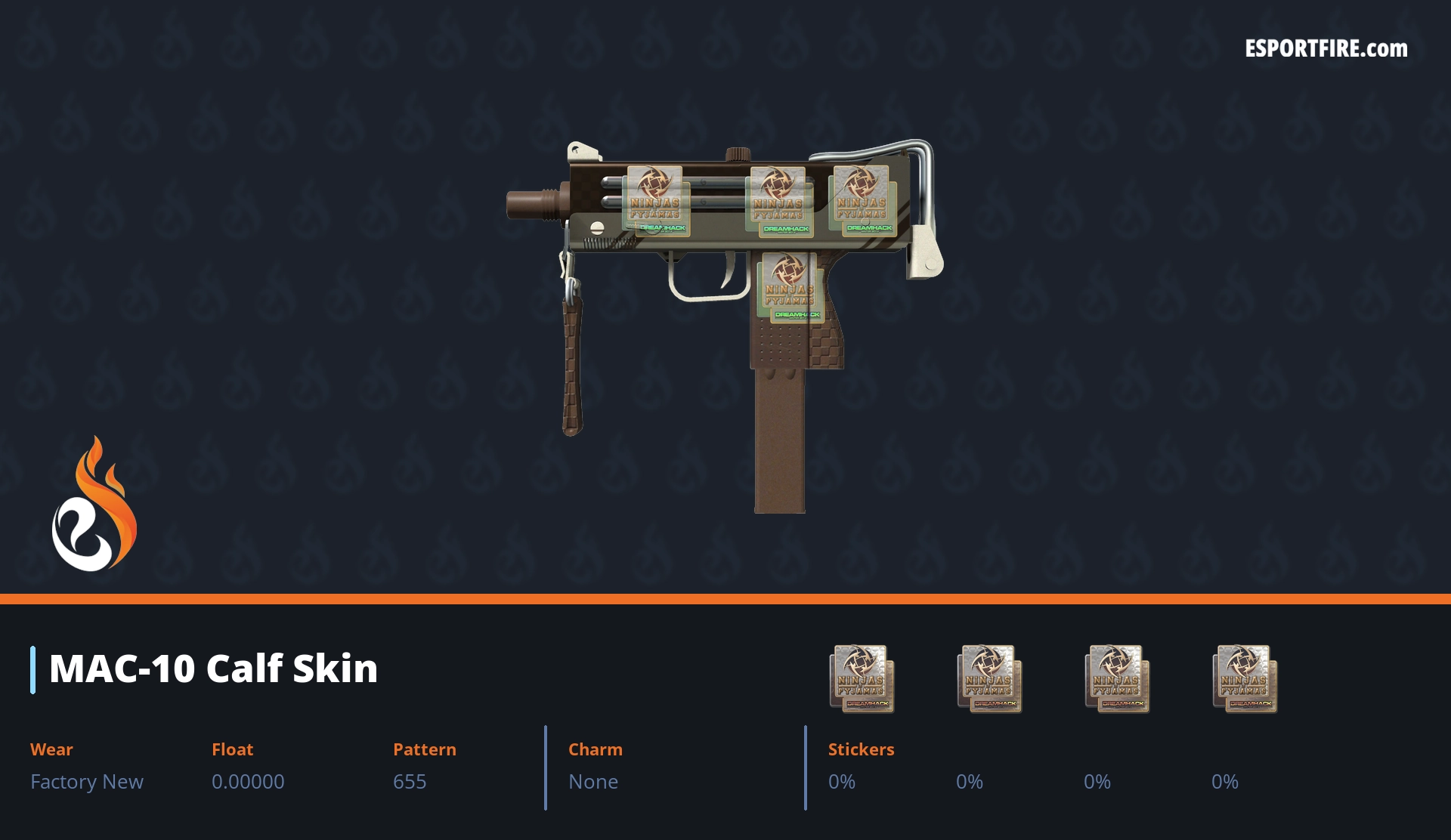The image size is (1451, 840).
Task: Open the ESPORTFIRE.com site link
Action: pyautogui.click(x=1326, y=49)
